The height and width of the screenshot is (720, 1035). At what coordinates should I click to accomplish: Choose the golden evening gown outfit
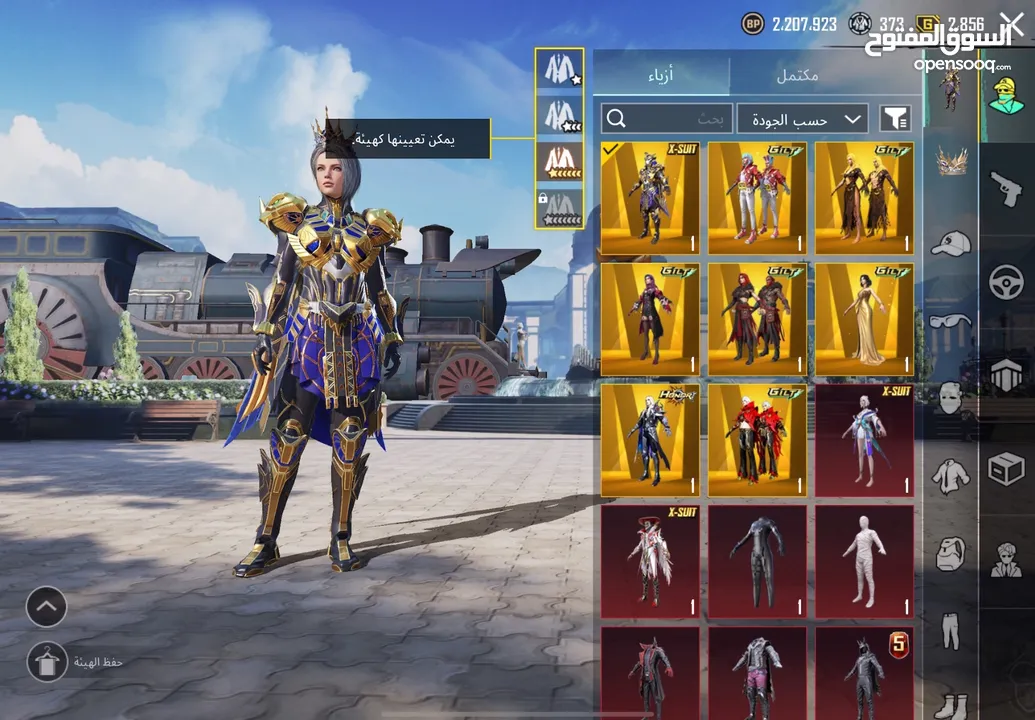pos(864,320)
